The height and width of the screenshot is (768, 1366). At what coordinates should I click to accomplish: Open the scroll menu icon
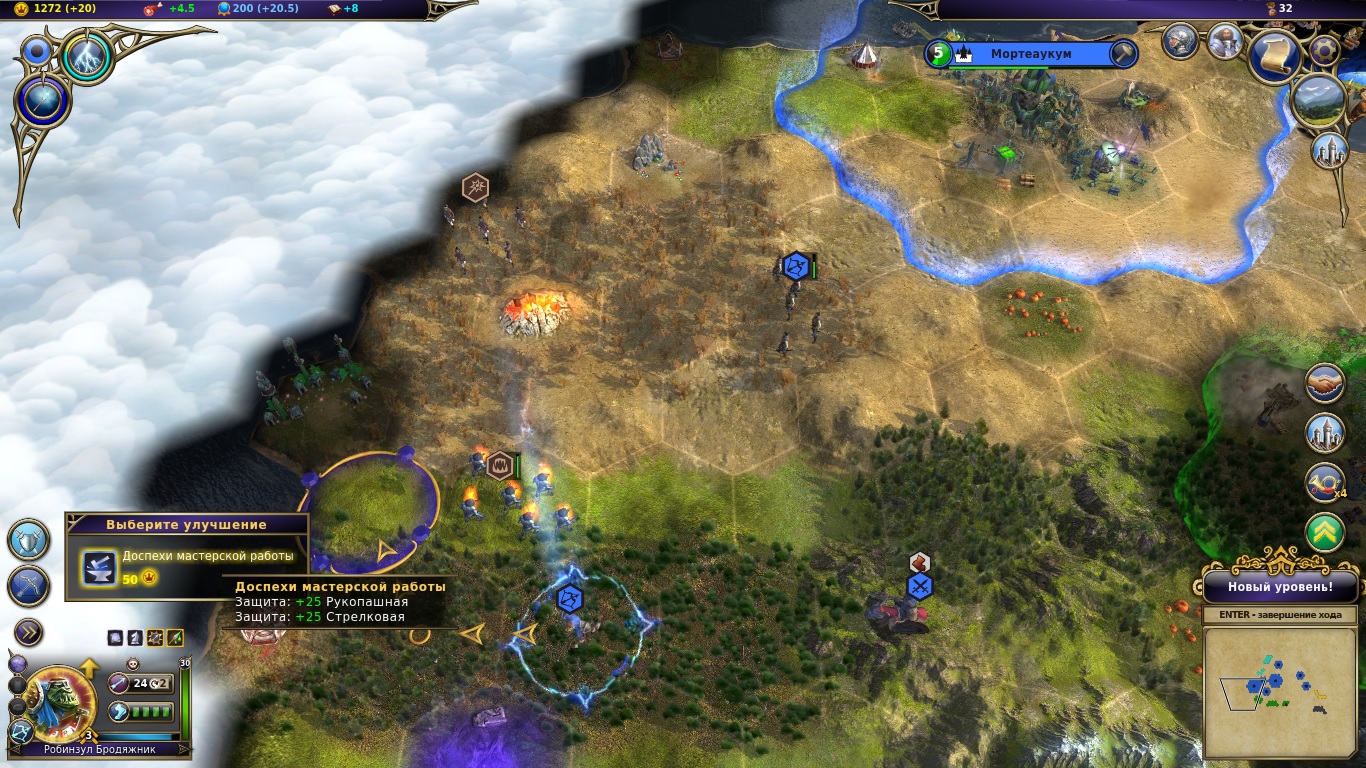click(x=1274, y=54)
